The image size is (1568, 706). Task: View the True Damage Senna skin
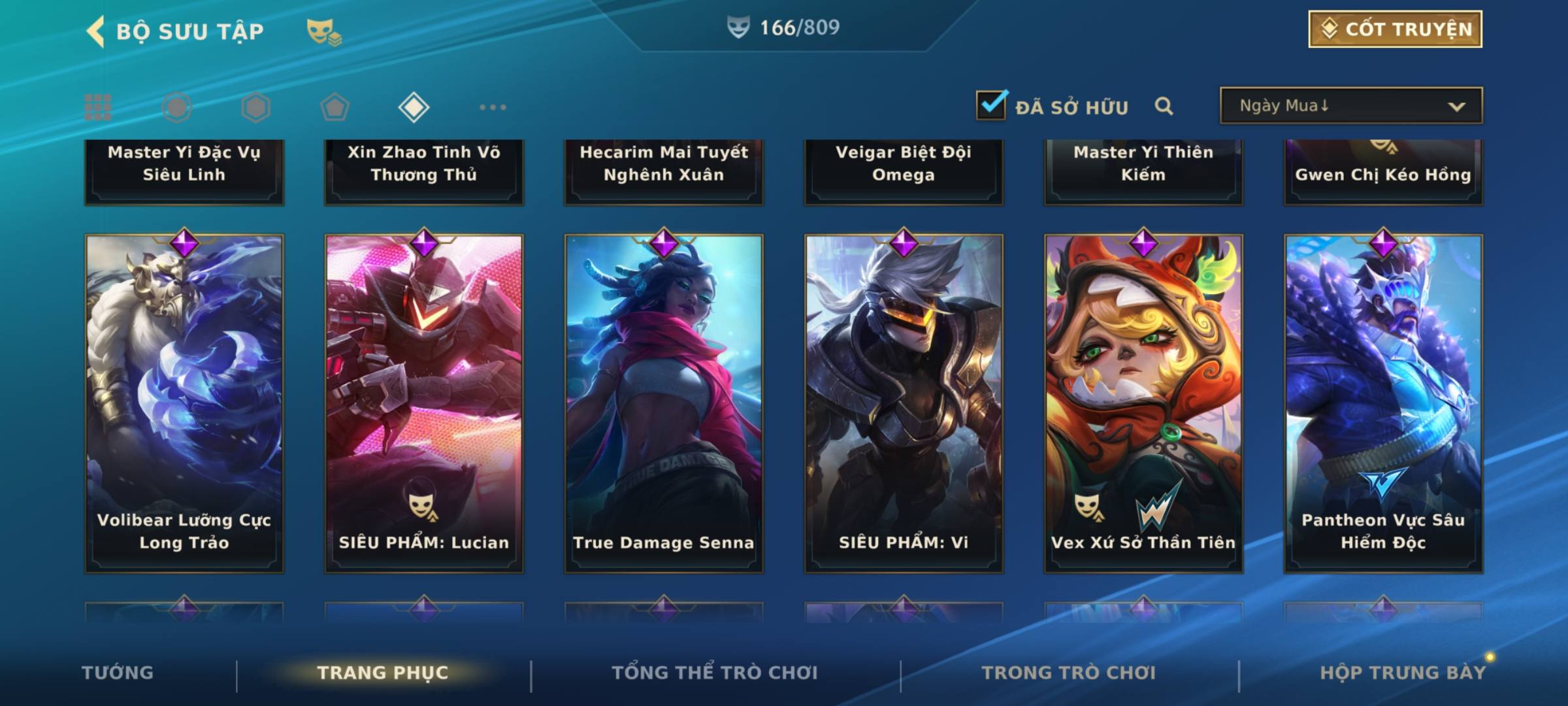click(x=664, y=403)
